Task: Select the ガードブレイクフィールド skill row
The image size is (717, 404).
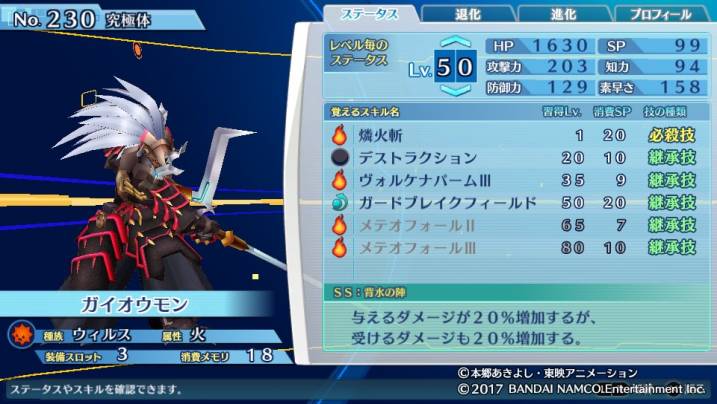Action: (x=511, y=204)
